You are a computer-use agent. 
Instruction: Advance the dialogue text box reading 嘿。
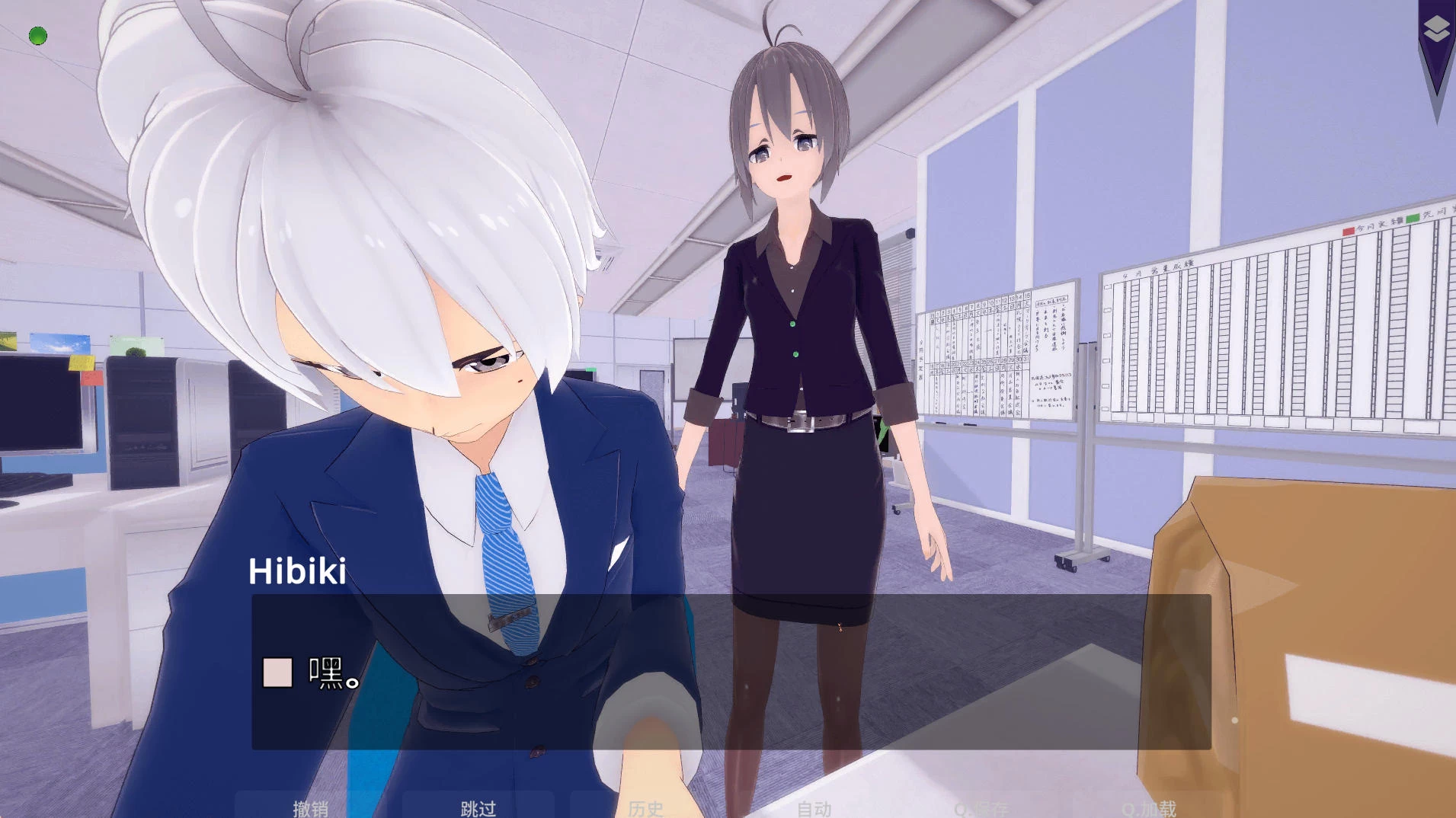(x=730, y=672)
